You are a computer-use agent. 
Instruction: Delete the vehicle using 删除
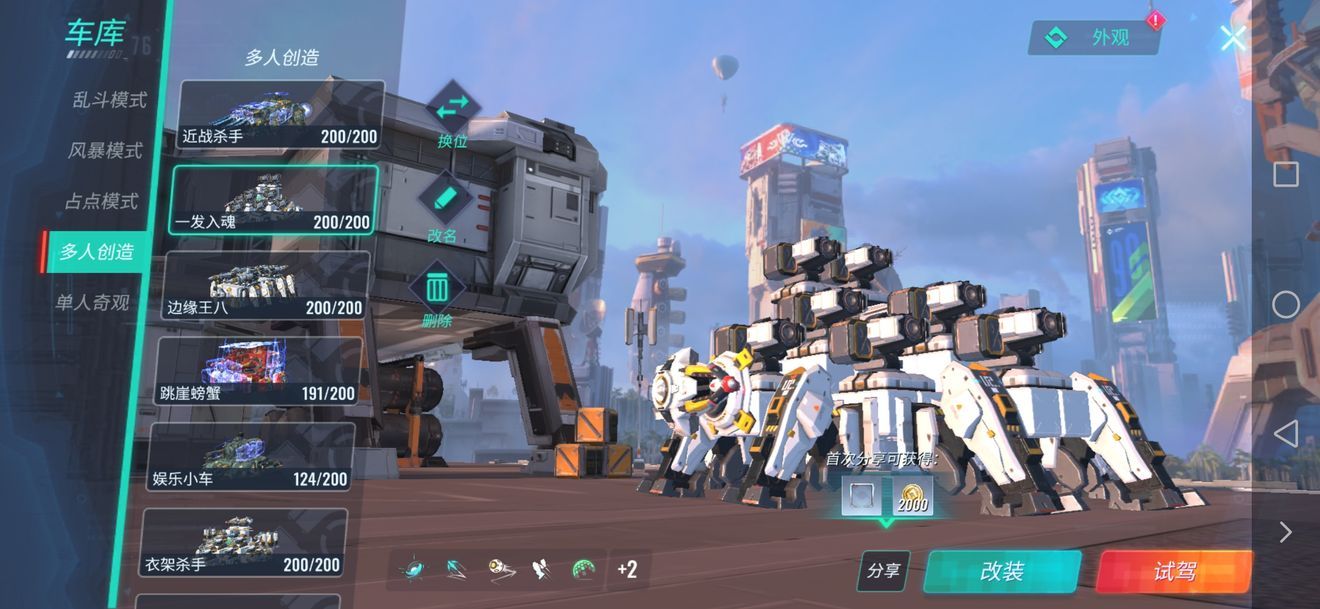click(437, 296)
